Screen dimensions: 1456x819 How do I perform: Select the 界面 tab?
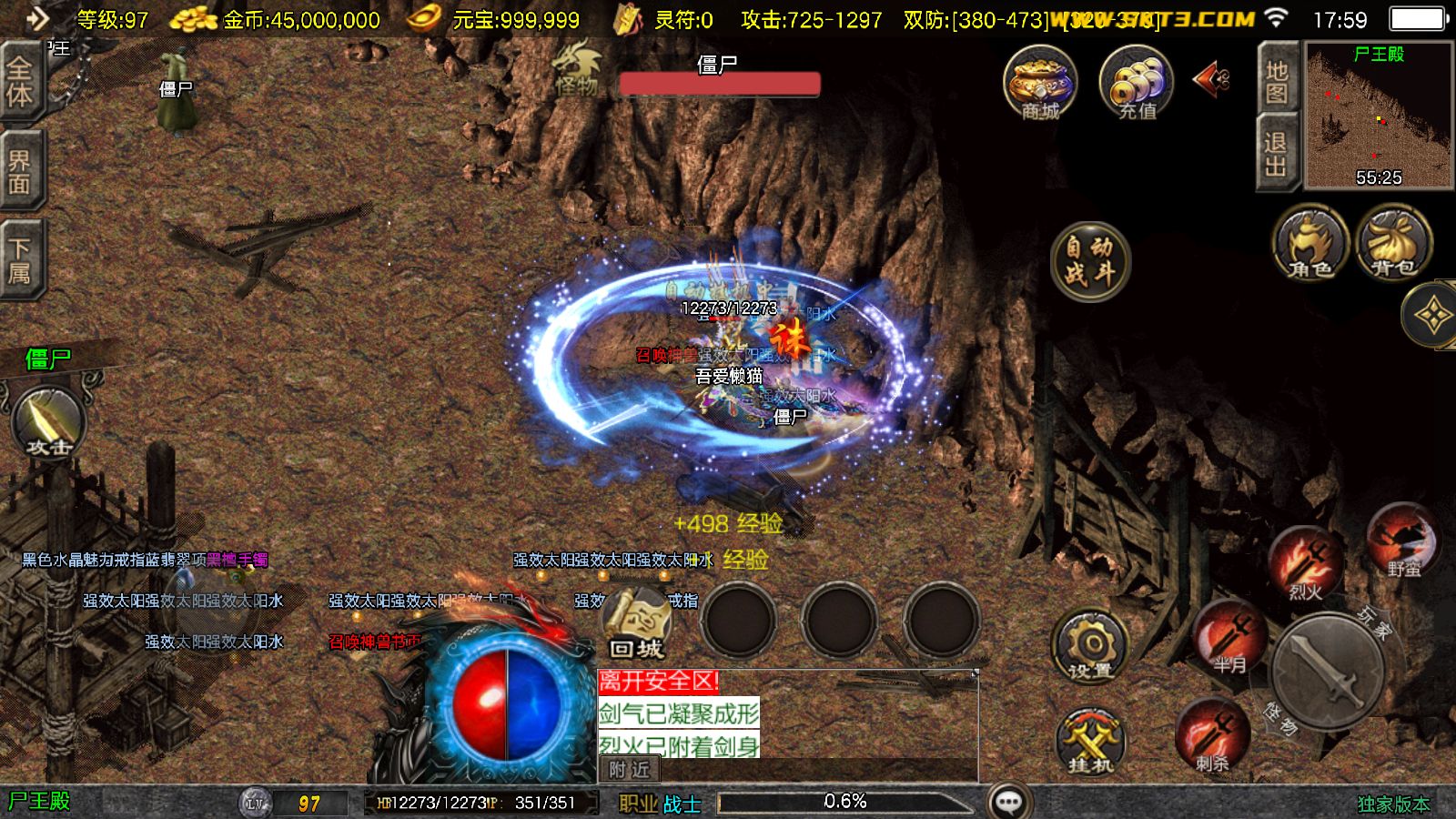[x=20, y=171]
